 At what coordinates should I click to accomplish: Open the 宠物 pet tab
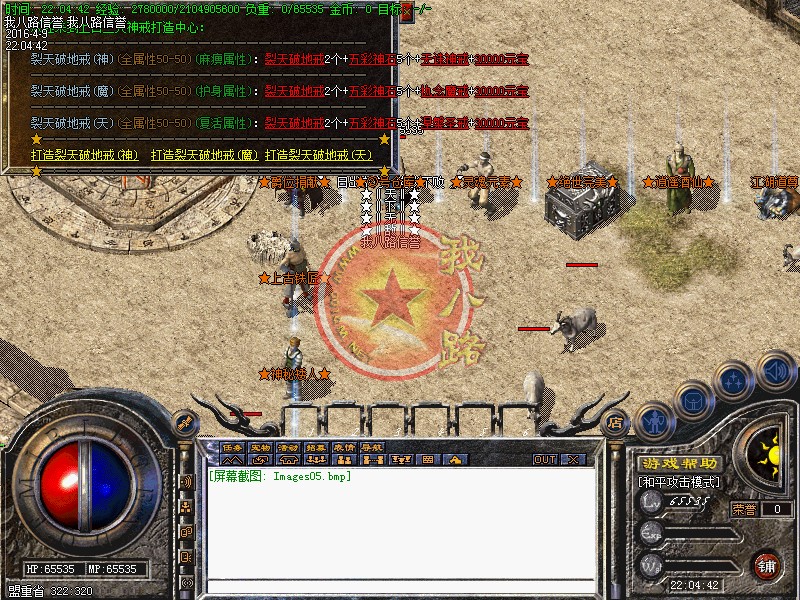260,447
